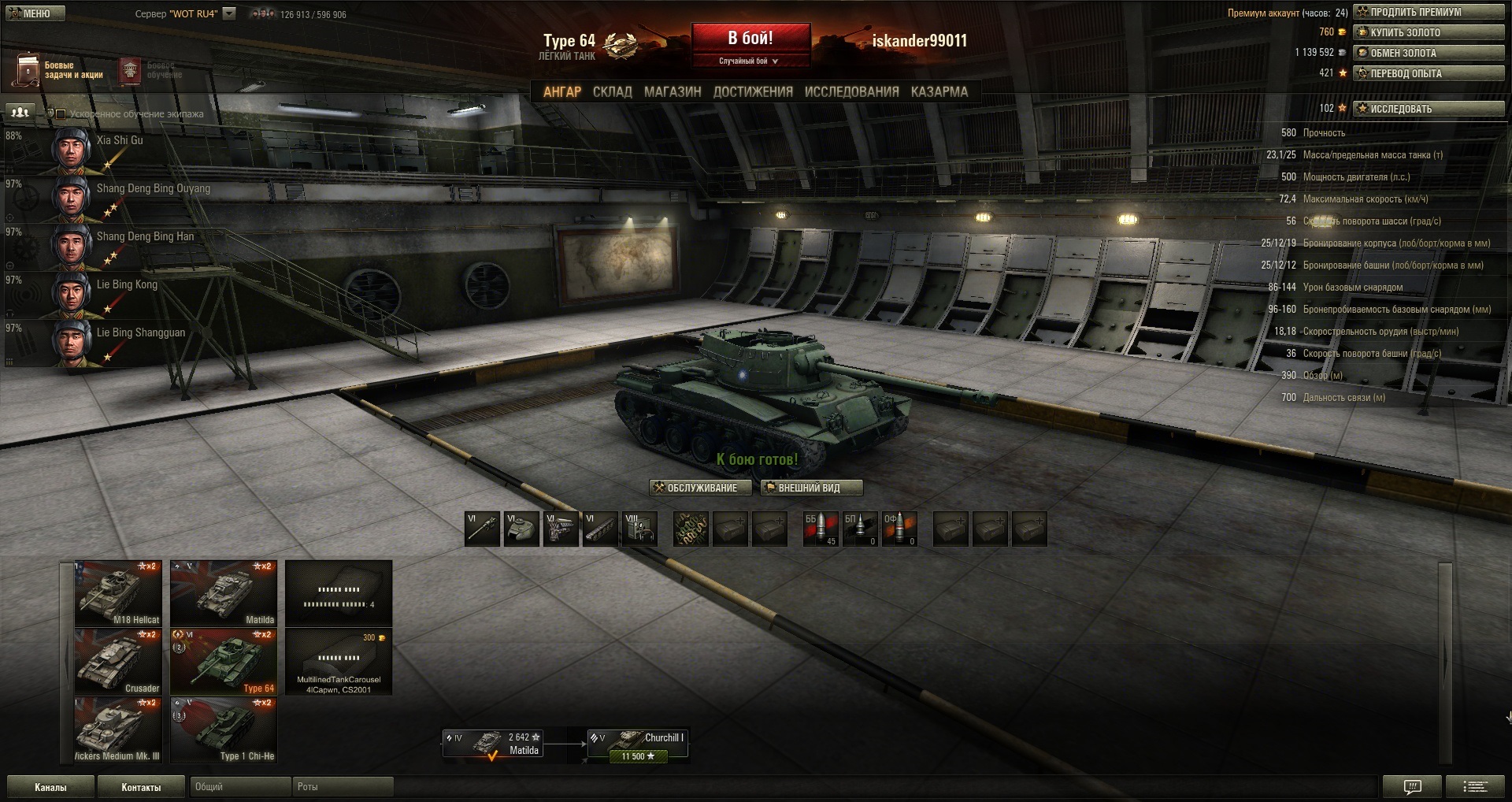The image size is (1512, 802).
Task: Open the ИССЛЕДОВАНИЯ tab
Action: (851, 92)
